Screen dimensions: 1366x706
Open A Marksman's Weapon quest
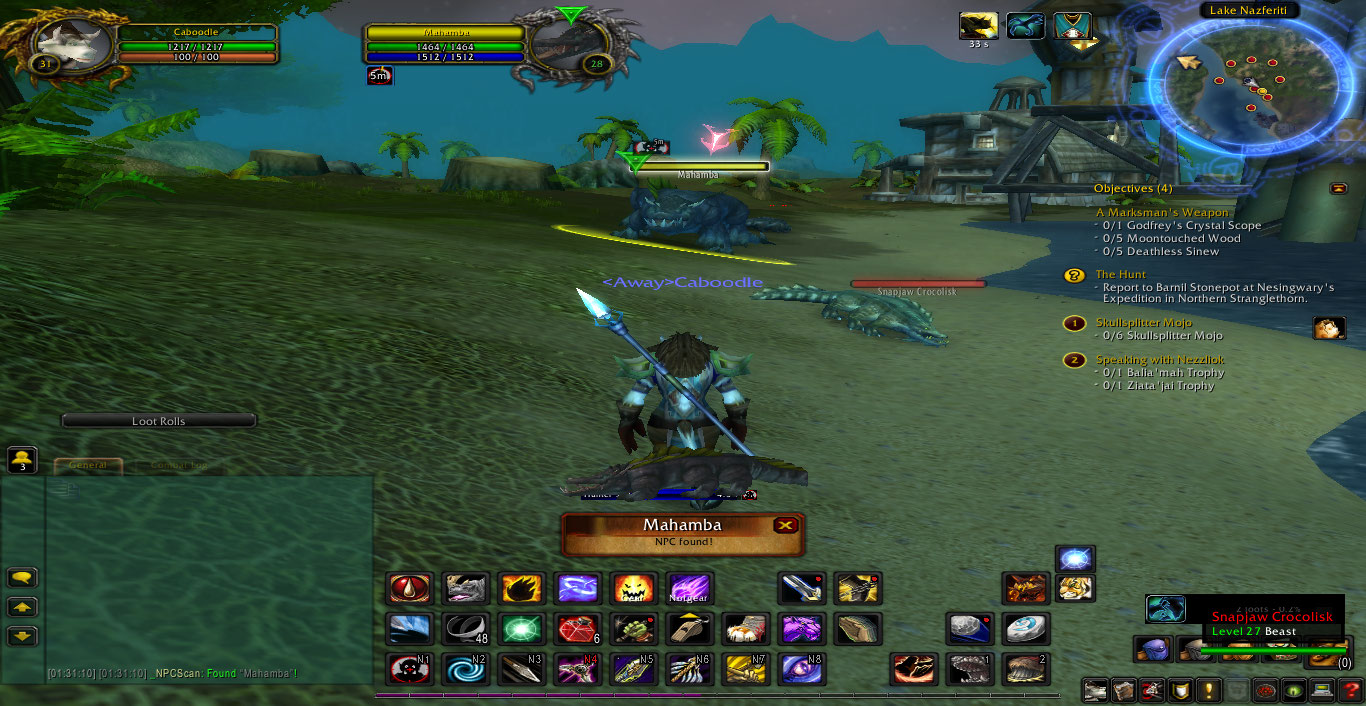point(1162,212)
